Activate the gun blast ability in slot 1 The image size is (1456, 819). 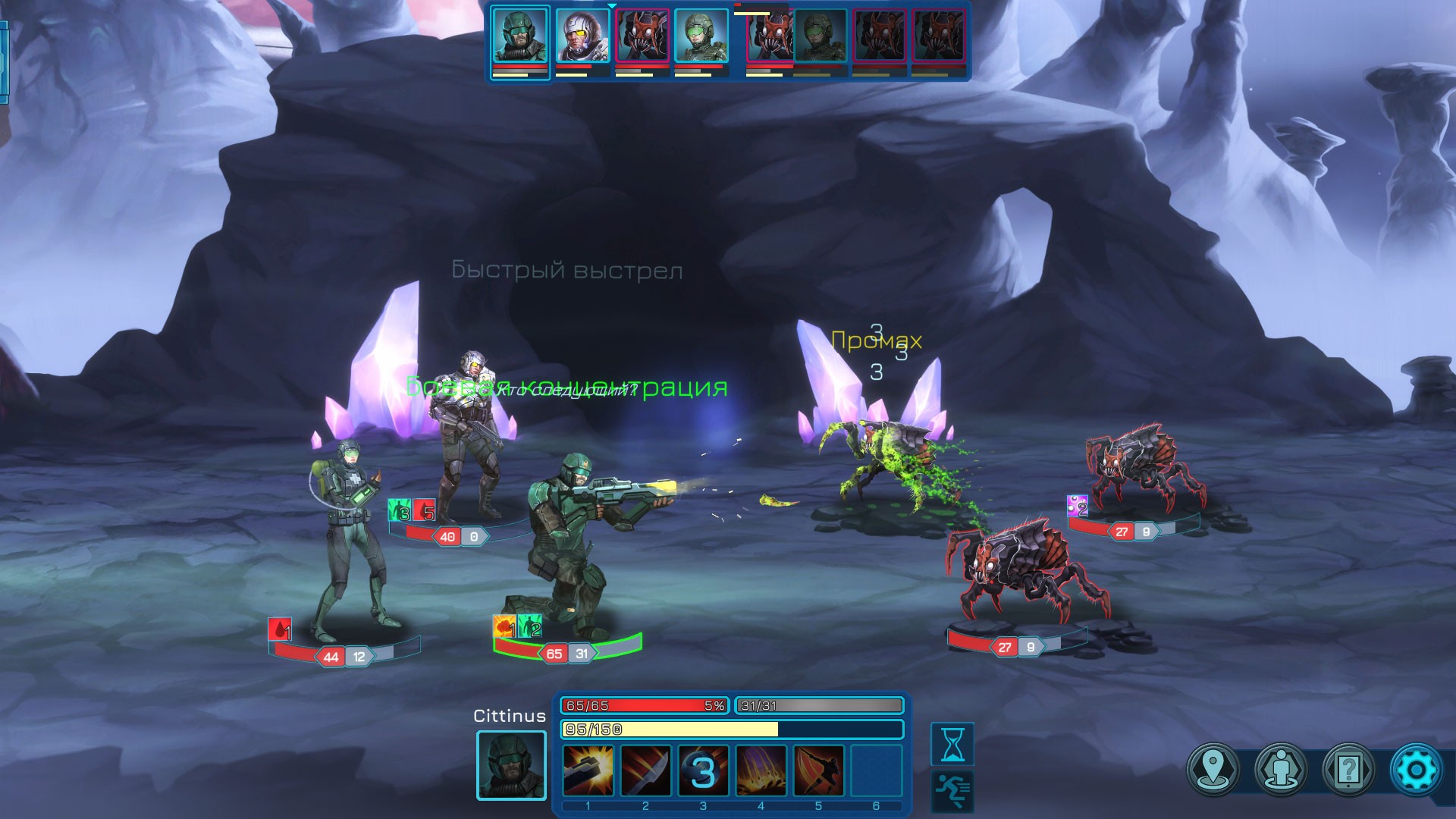(588, 770)
